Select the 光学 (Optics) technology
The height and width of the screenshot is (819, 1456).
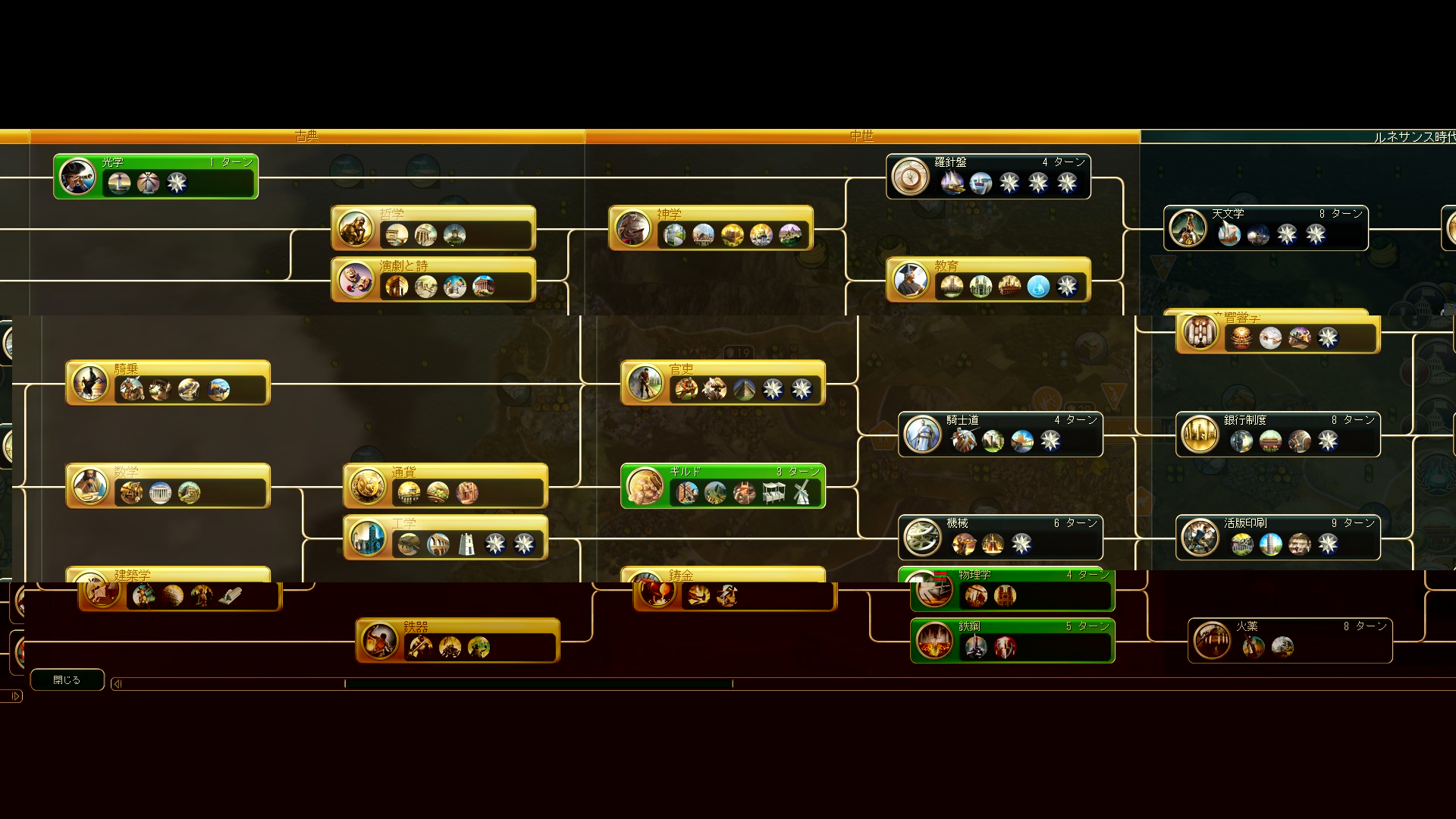coord(155,177)
